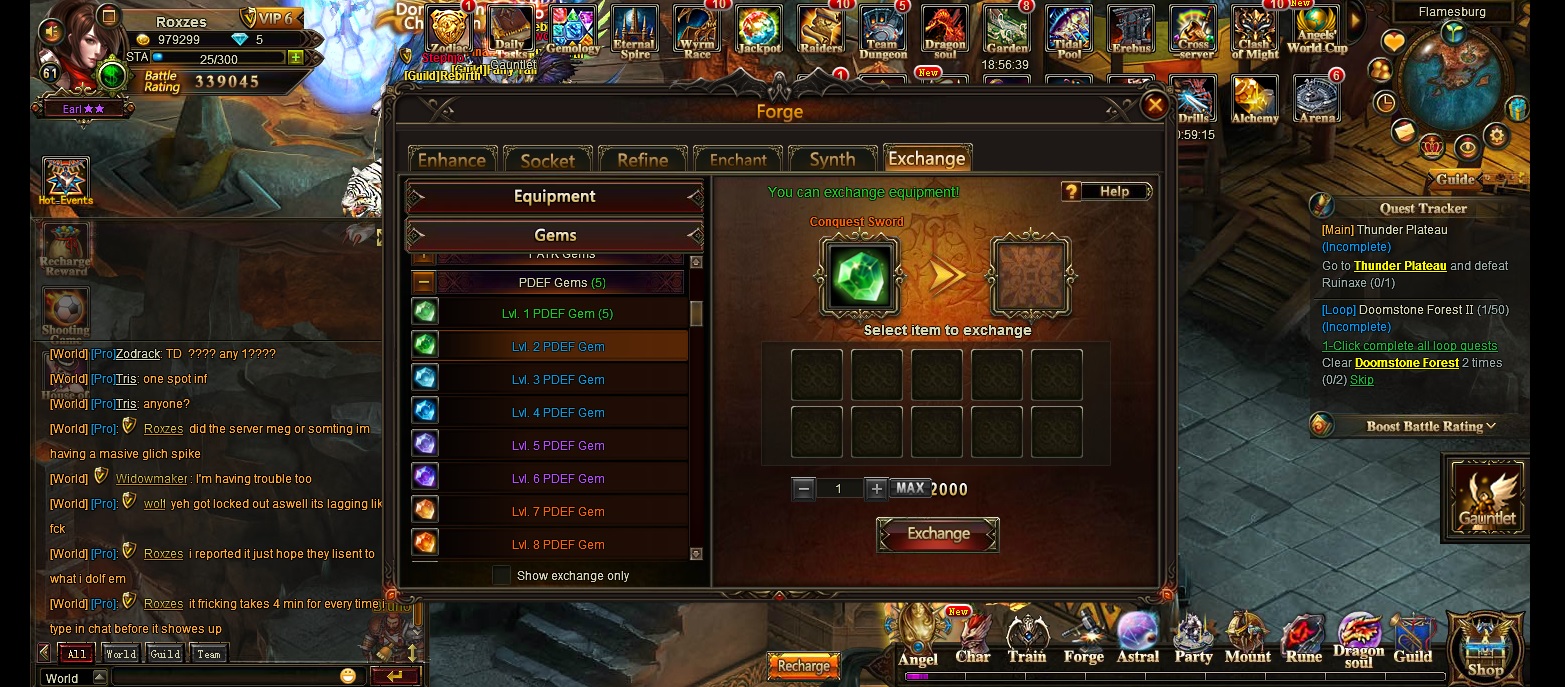Set quantity with the MAX button
This screenshot has width=1565, height=687.
910,488
